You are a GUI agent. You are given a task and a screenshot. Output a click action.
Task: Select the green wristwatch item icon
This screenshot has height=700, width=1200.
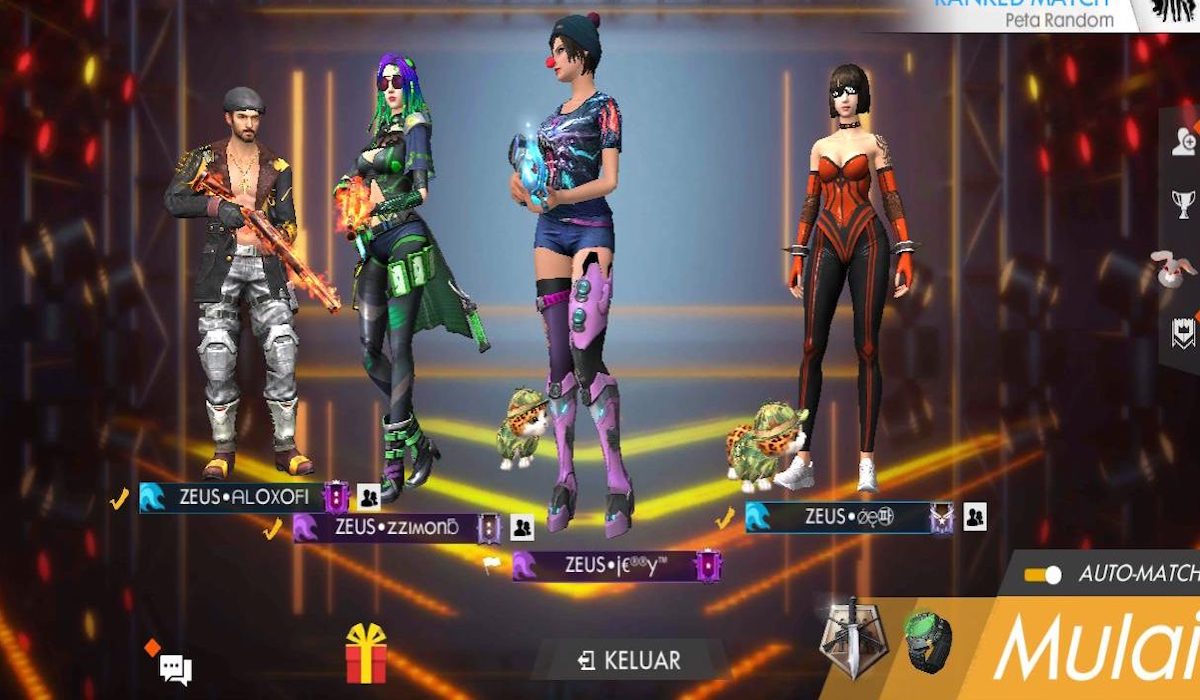(x=927, y=641)
